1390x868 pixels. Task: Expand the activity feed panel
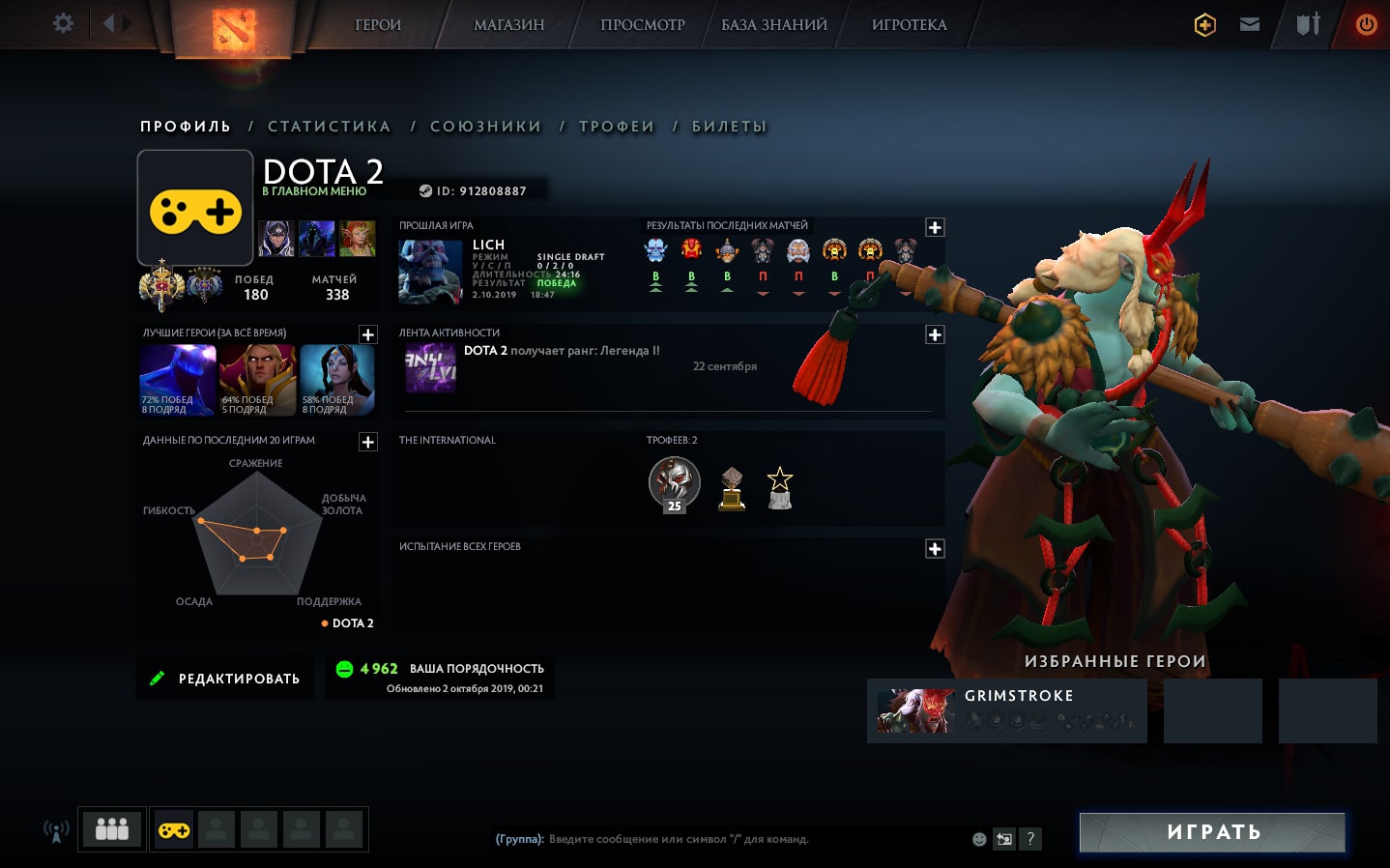[935, 334]
